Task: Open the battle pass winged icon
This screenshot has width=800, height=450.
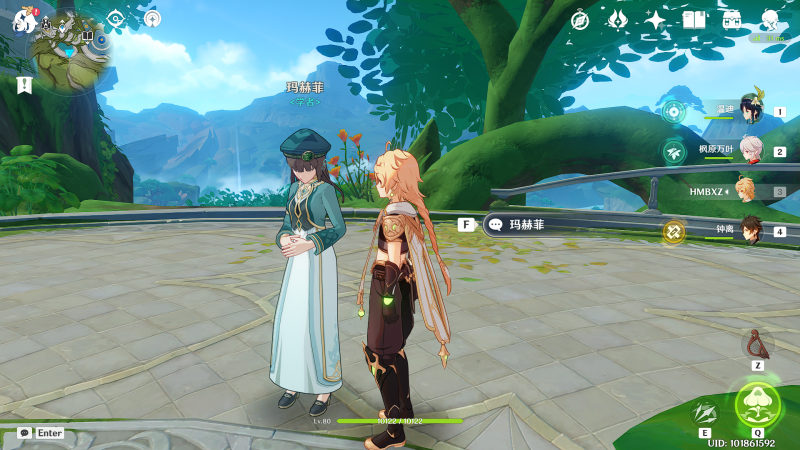Action: 618,20
